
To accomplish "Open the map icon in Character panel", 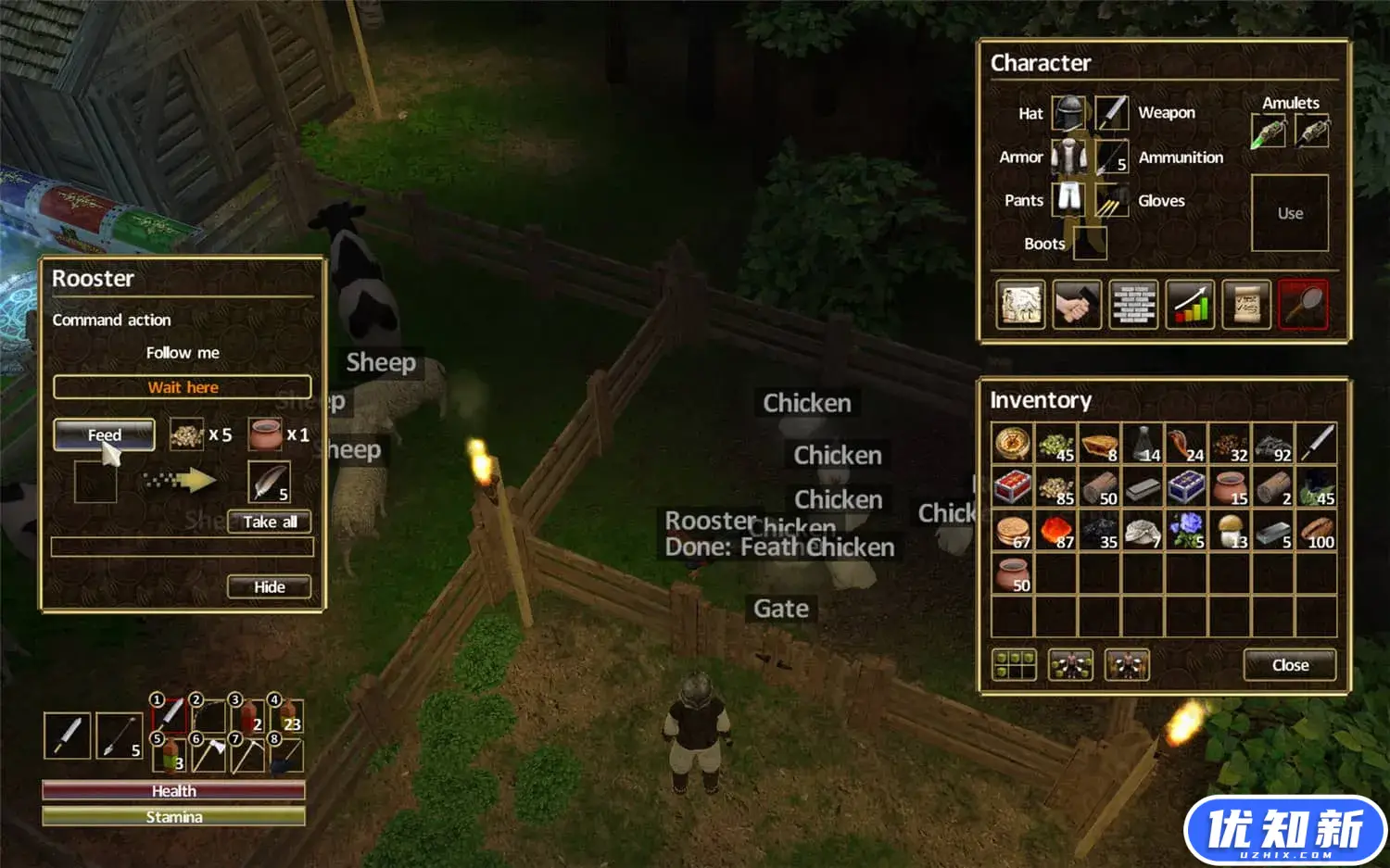I will coord(1020,305).
